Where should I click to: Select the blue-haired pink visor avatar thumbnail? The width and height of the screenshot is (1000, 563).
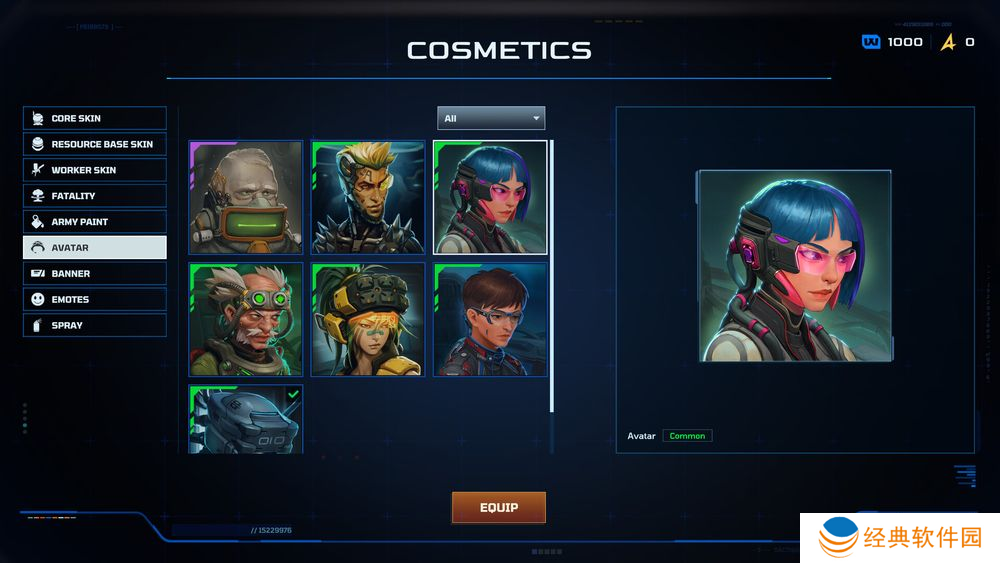(490, 198)
